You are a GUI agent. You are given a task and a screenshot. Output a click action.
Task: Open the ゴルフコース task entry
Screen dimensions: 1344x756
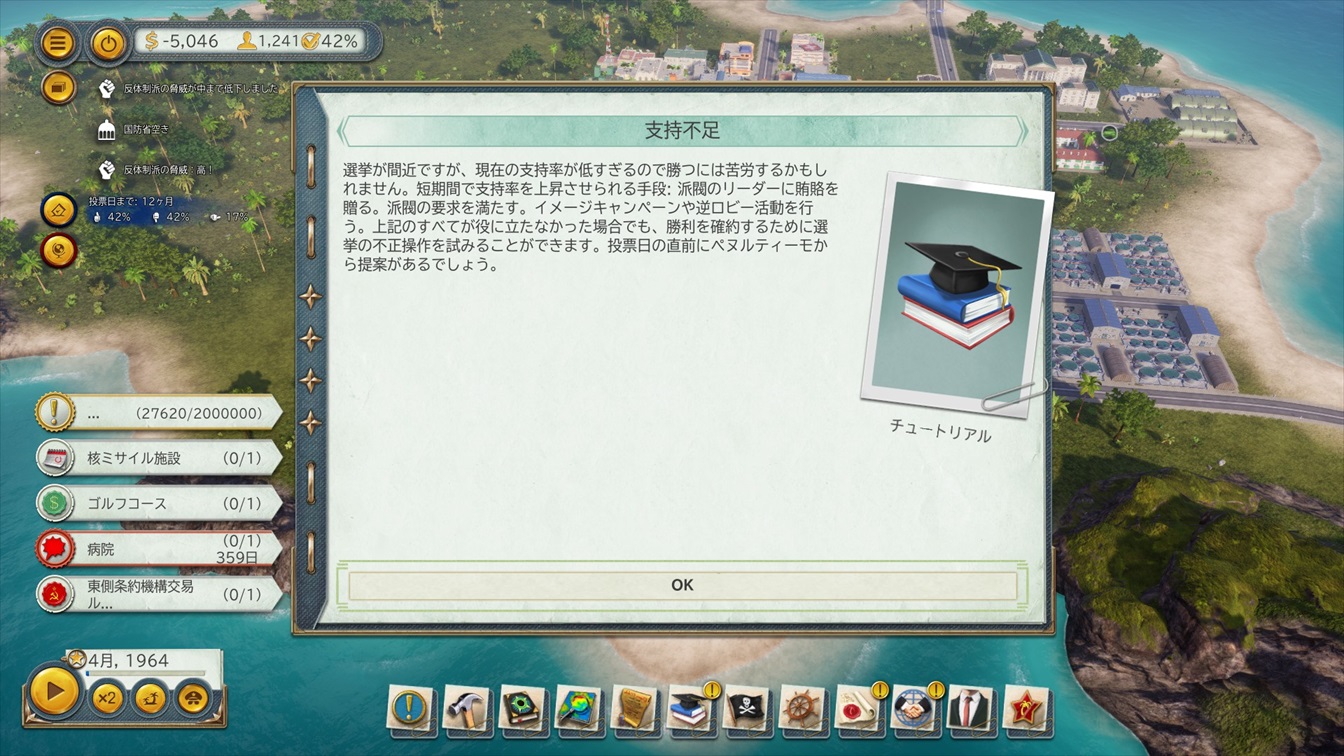tap(160, 504)
